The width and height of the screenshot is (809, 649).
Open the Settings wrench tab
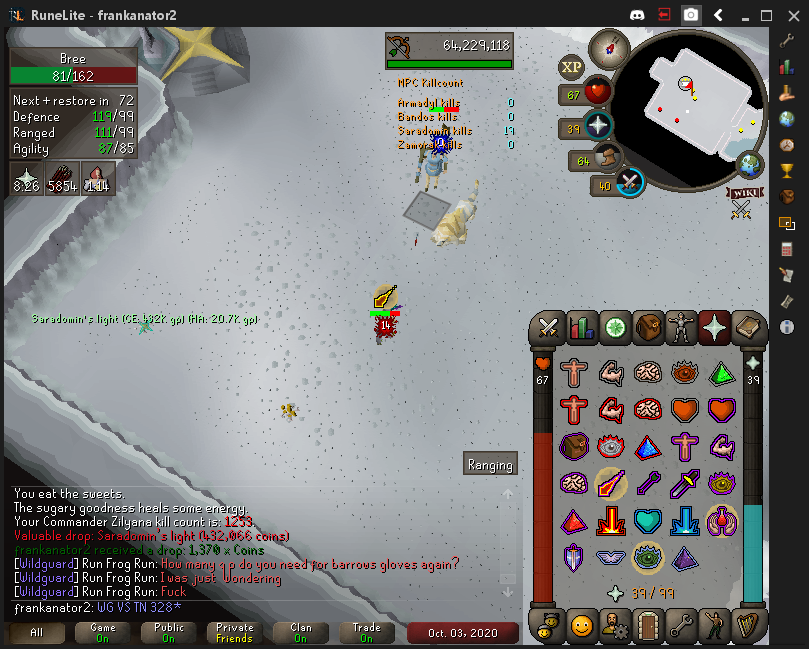pos(682,627)
